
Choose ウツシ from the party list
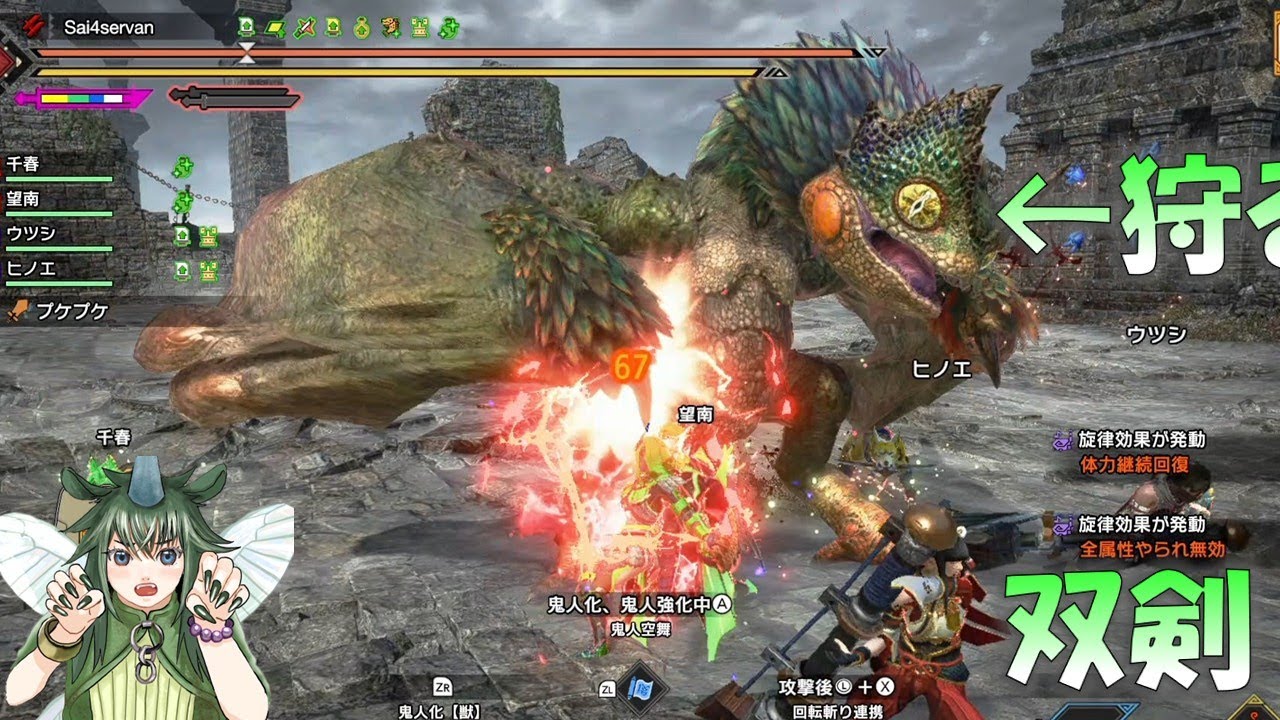point(30,234)
